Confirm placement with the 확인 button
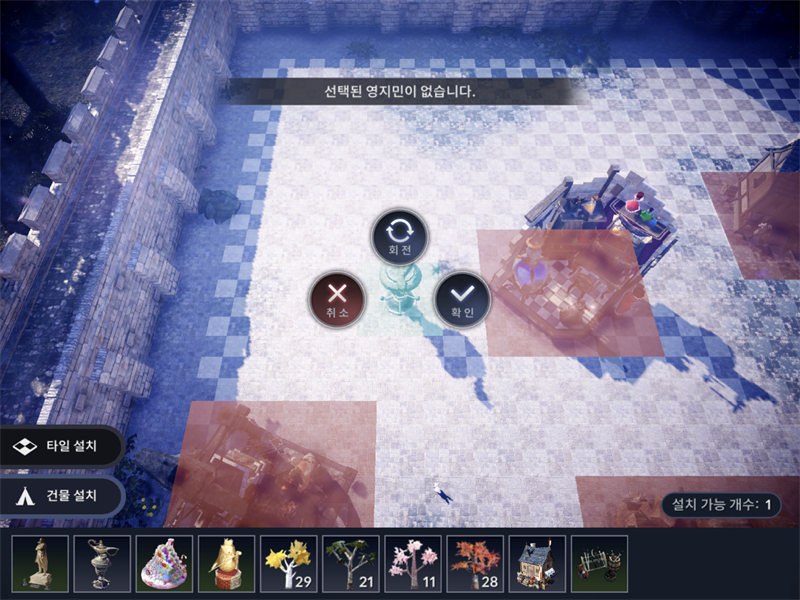Image resolution: width=800 pixels, height=600 pixels. point(461,298)
